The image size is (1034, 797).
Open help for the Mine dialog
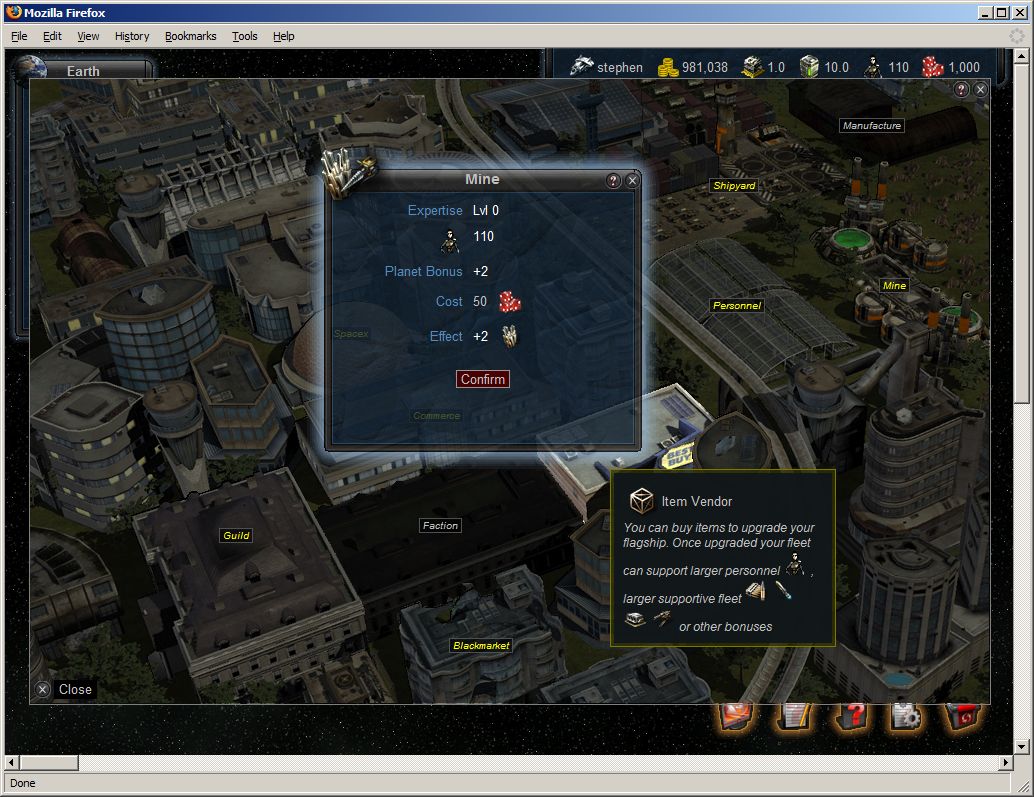pos(614,181)
